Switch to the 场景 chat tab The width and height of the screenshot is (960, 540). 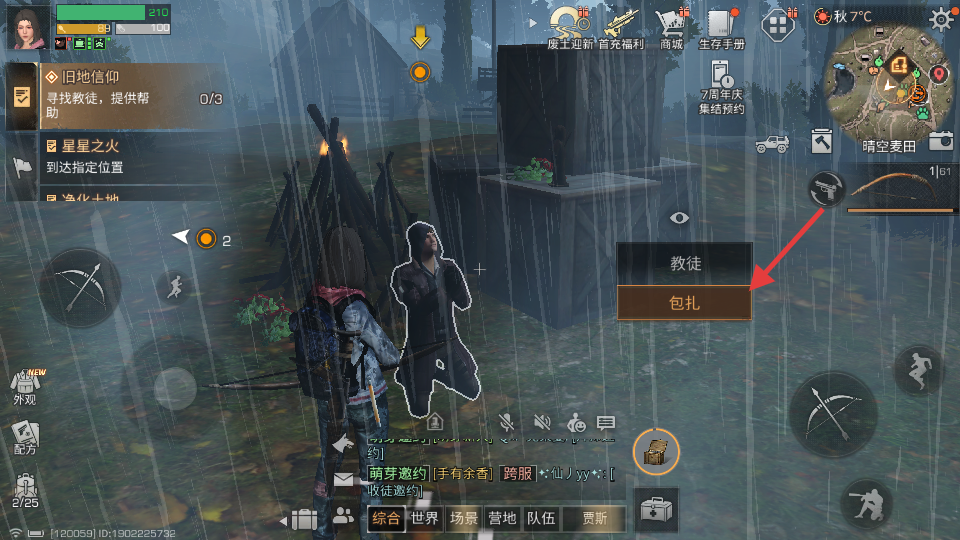click(464, 518)
